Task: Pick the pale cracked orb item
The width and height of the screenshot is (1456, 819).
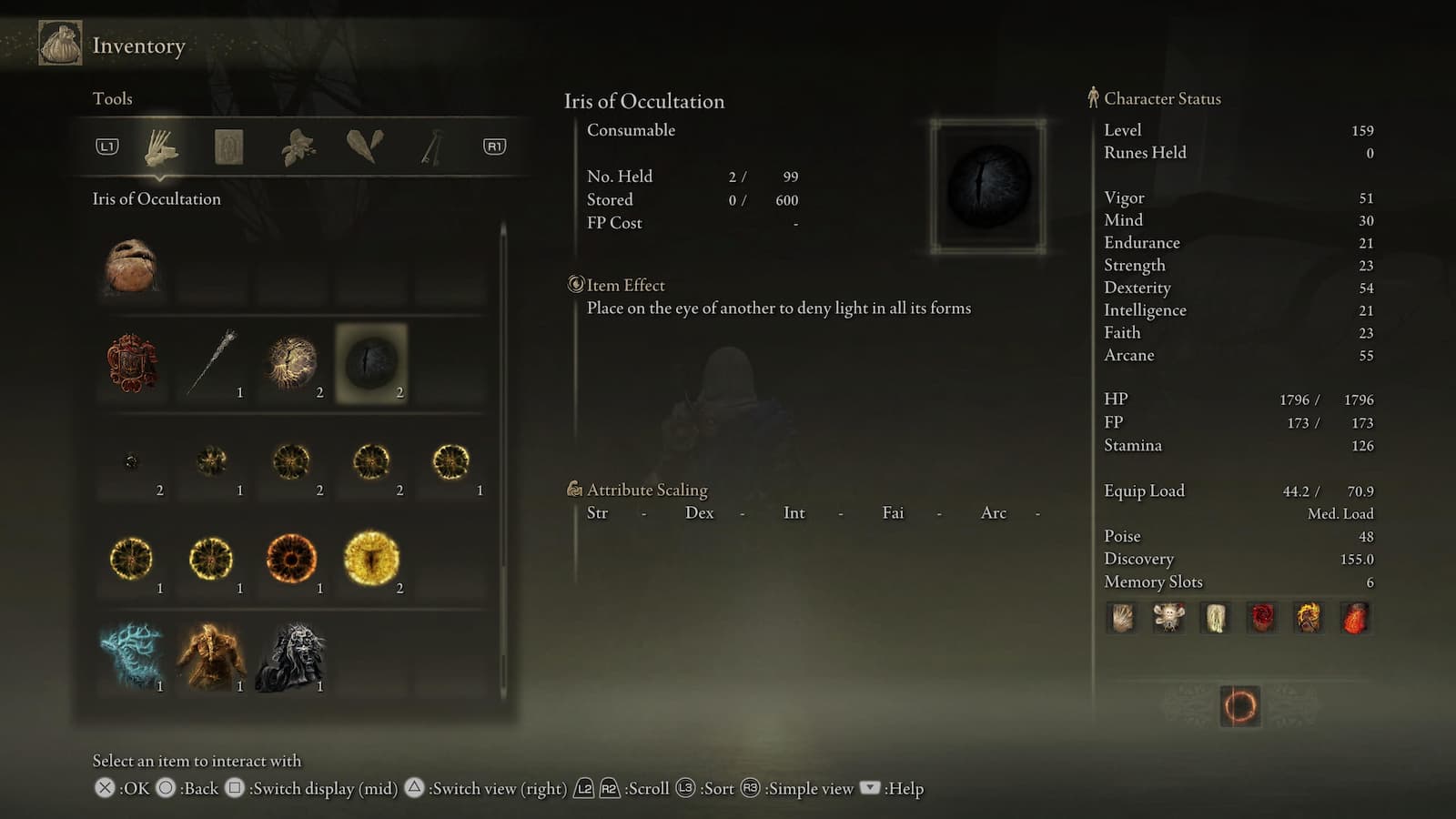Action: click(x=292, y=362)
